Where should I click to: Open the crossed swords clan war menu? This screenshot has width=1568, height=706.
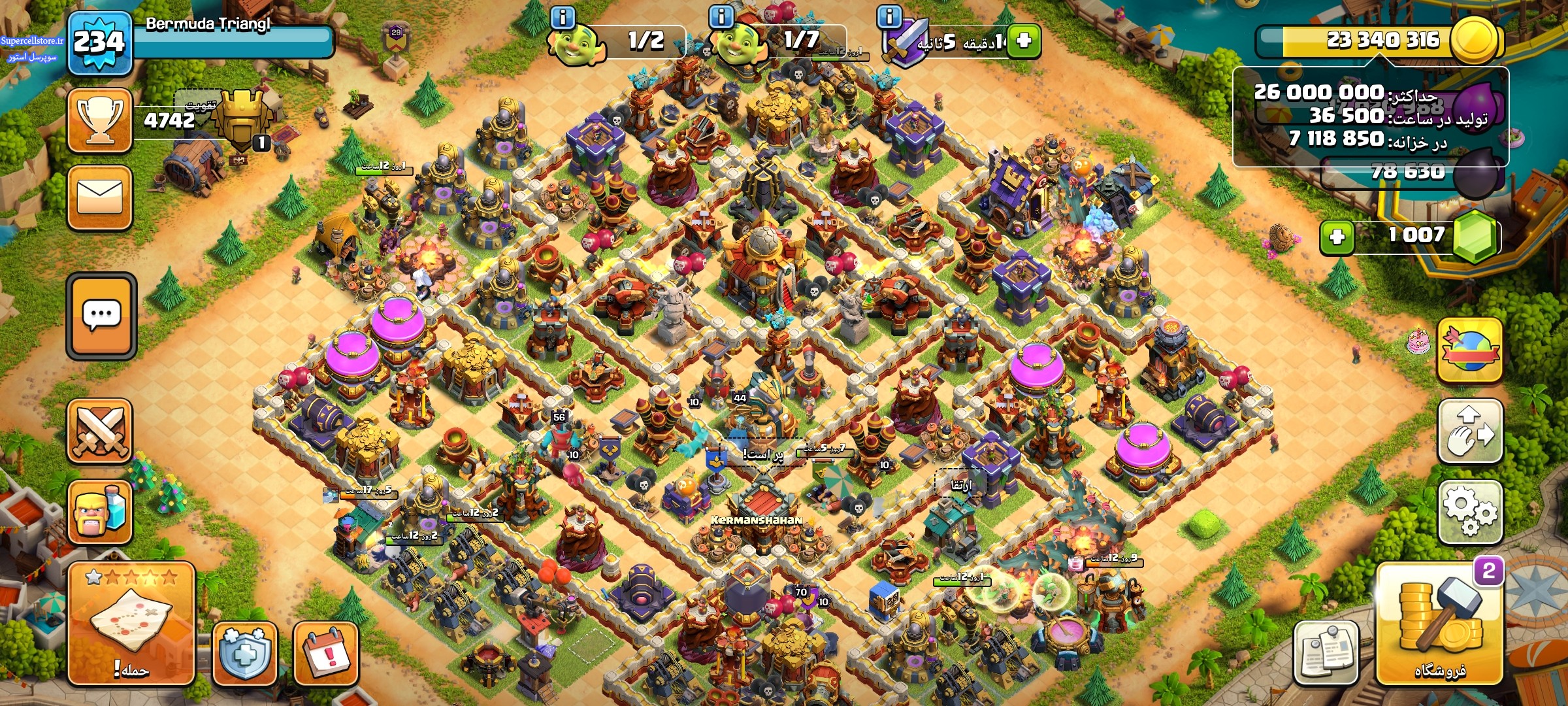coord(100,431)
